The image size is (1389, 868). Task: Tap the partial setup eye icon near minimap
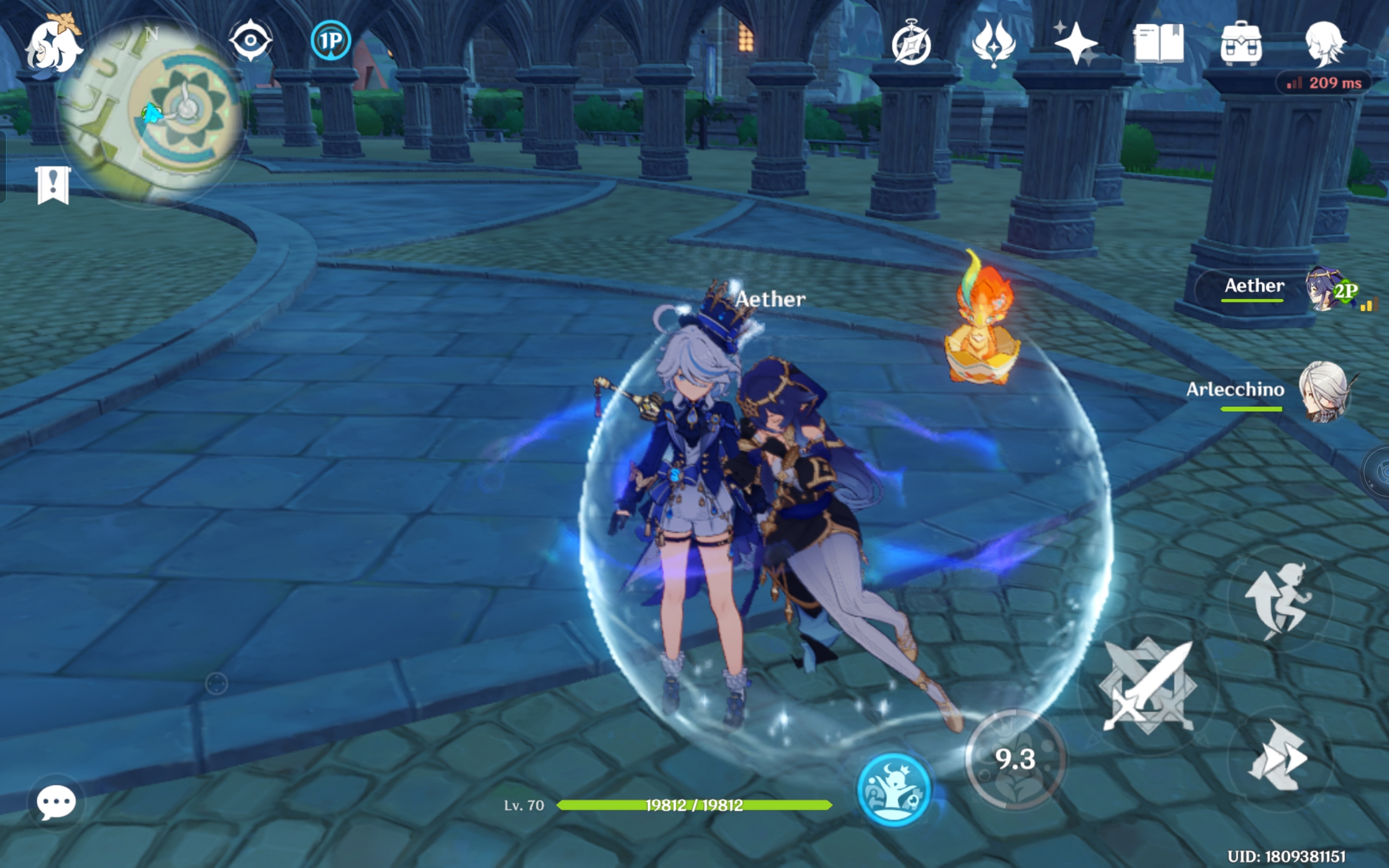point(252,41)
